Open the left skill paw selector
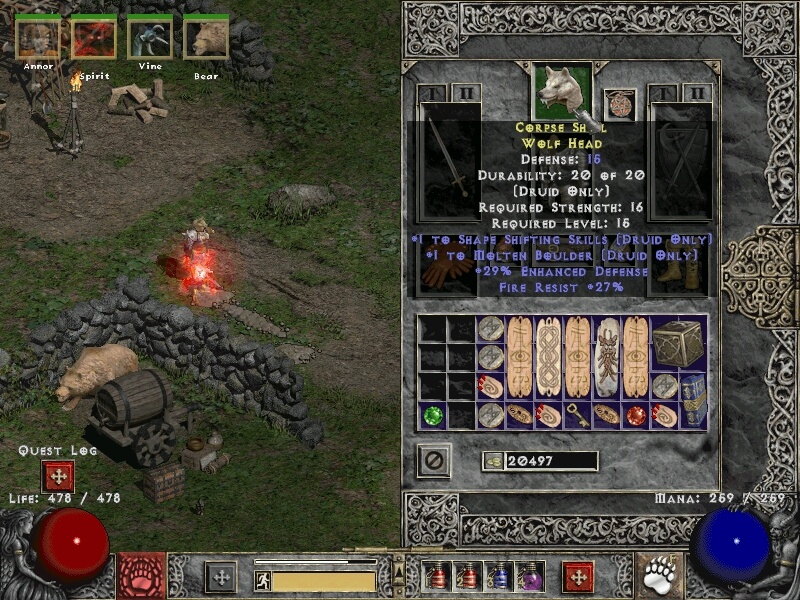 142,576
